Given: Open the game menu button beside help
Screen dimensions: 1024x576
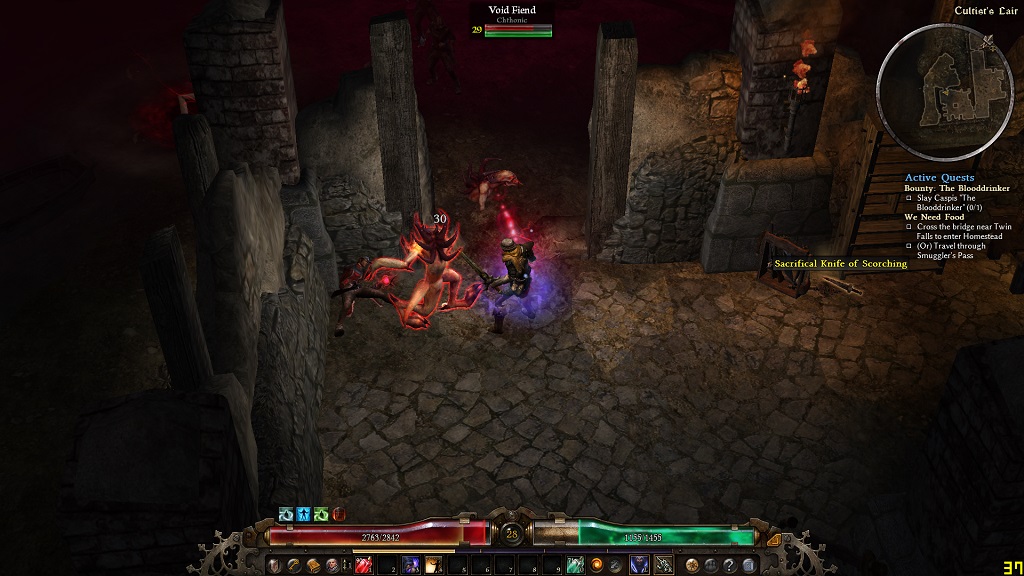Looking at the screenshot, I should coord(749,566).
